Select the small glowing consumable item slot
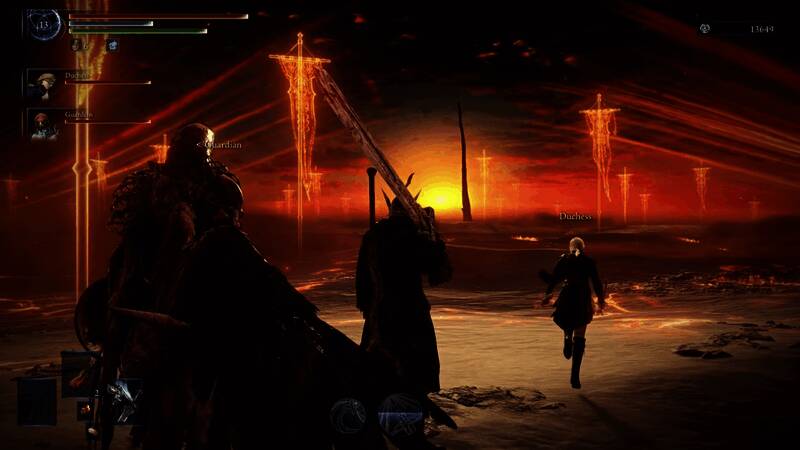The width and height of the screenshot is (800, 450). click(85, 409)
